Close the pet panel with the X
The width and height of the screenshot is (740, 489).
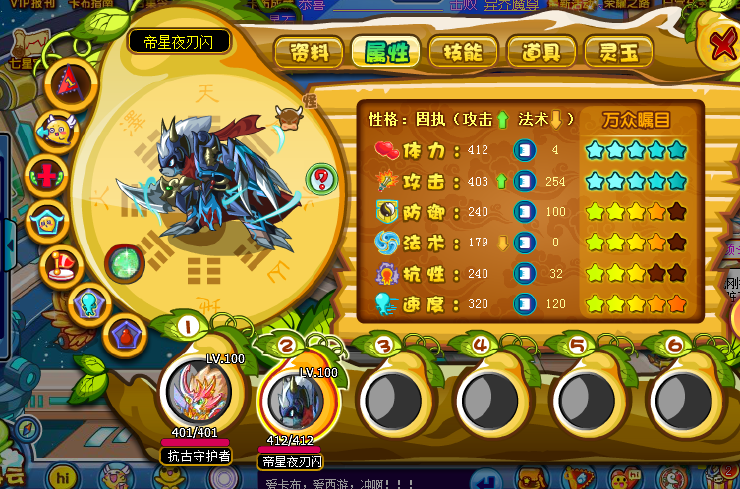pyautogui.click(x=724, y=45)
